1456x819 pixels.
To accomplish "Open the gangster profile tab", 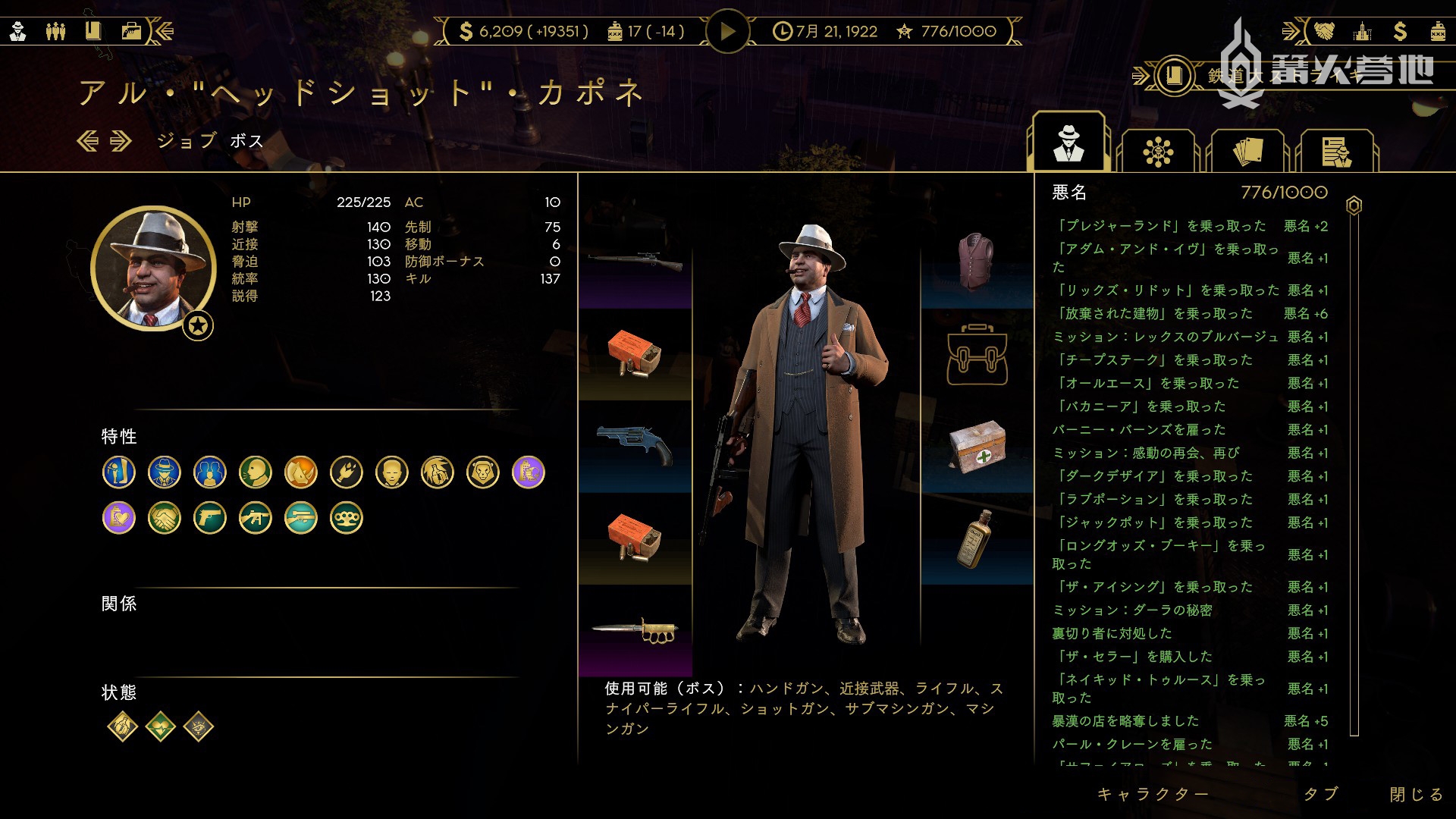I will [1068, 144].
